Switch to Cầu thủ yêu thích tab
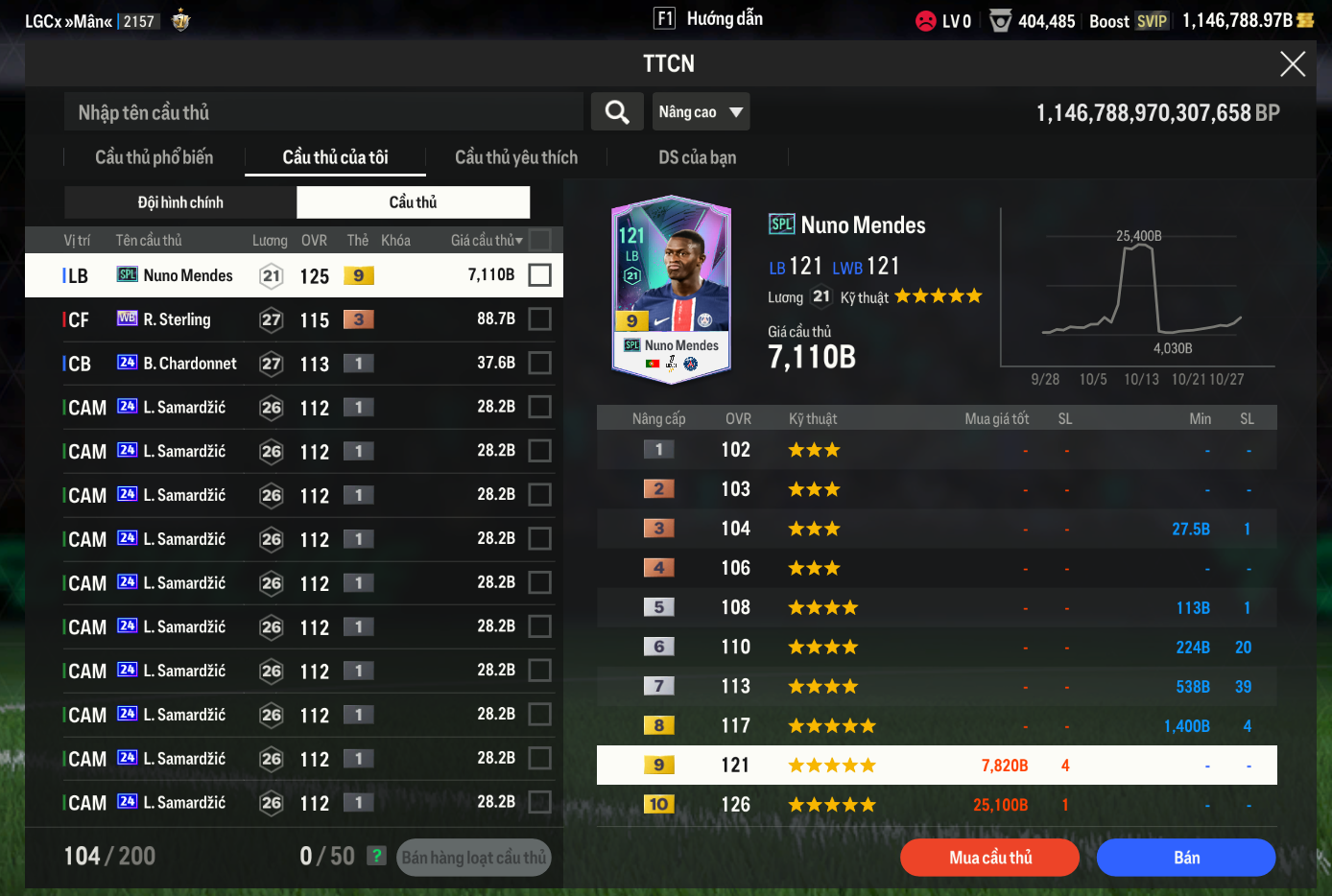 click(x=516, y=157)
